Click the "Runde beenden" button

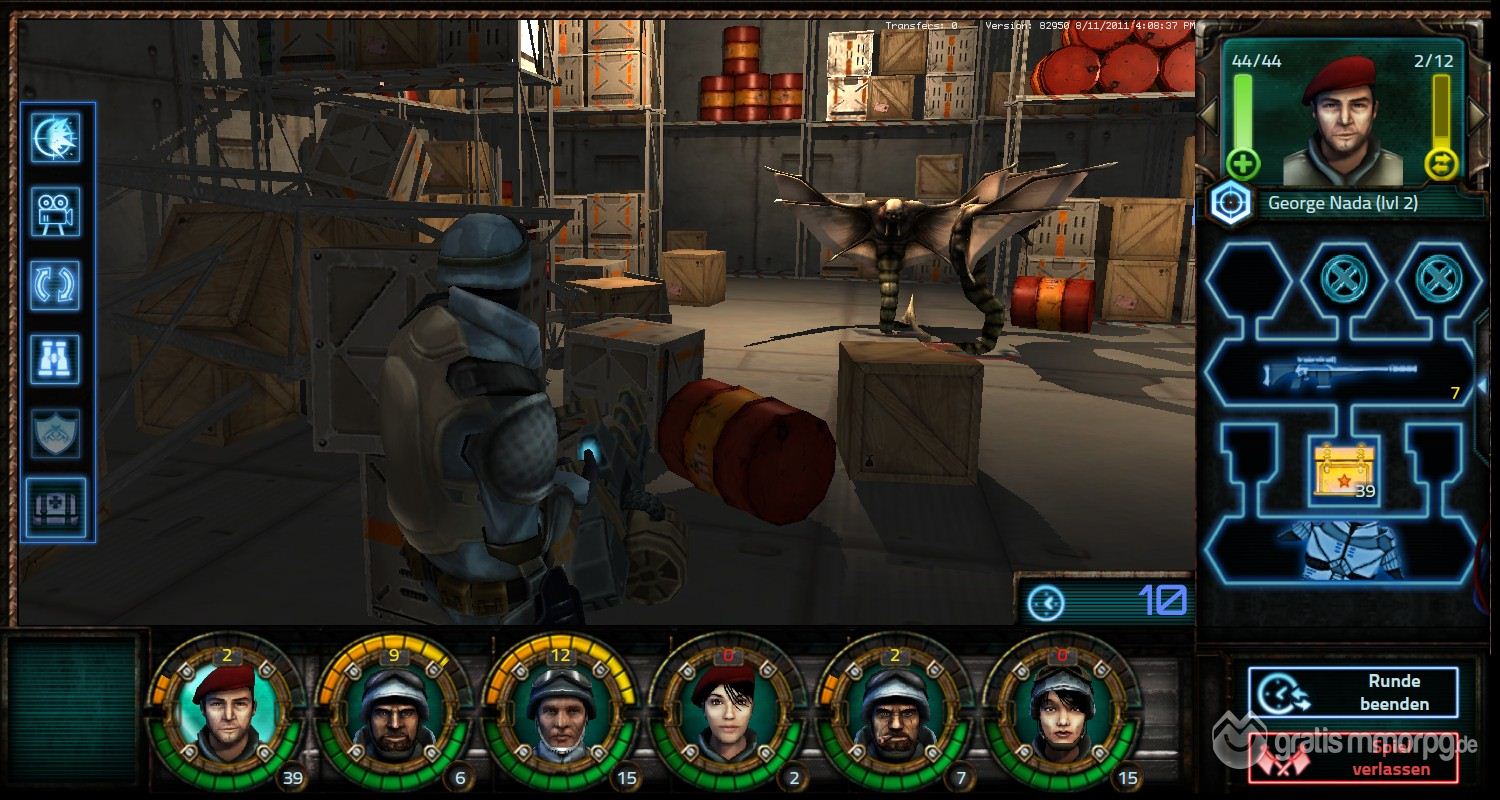[1353, 692]
